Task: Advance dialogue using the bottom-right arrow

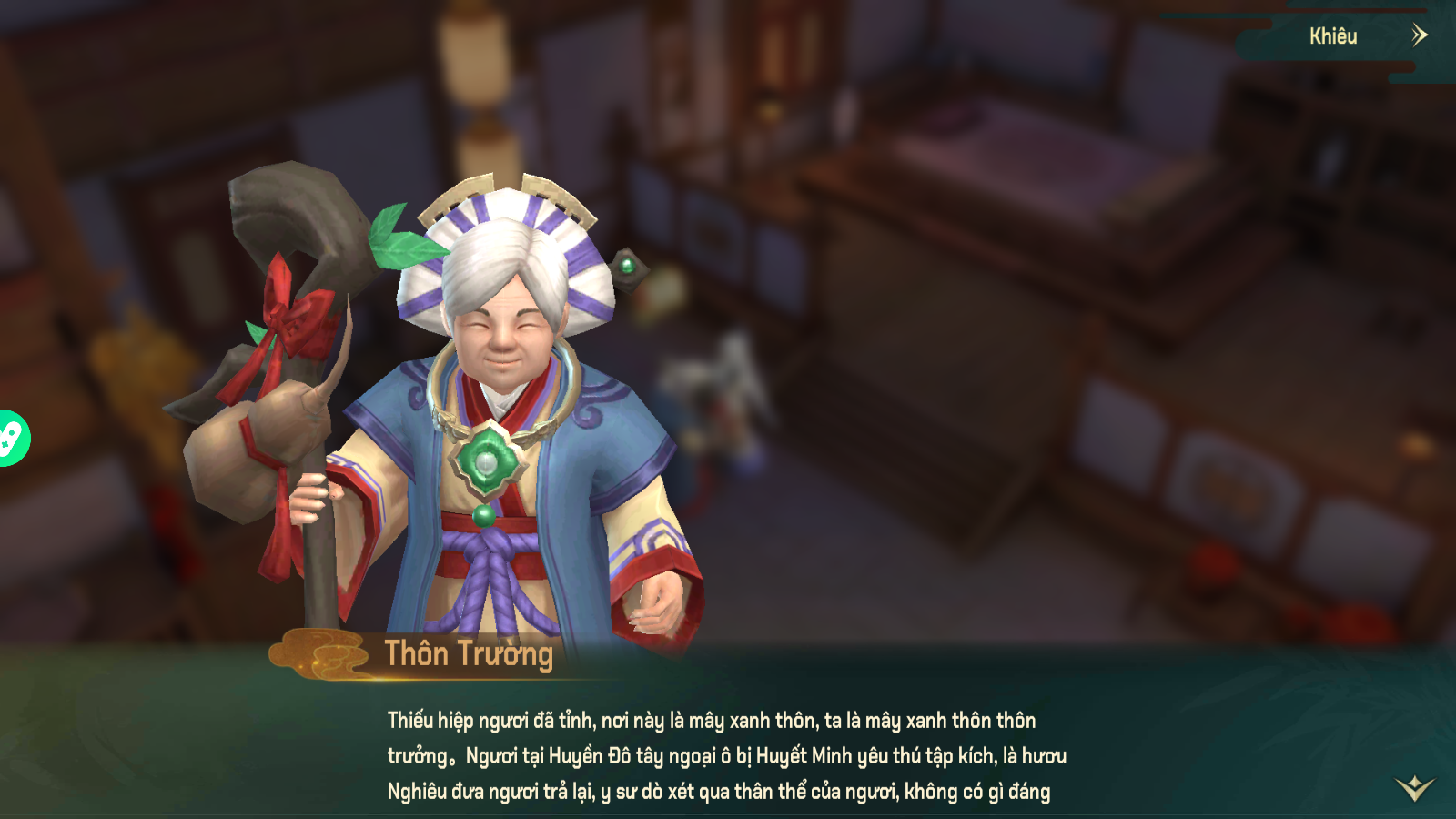Action: coord(1415,787)
